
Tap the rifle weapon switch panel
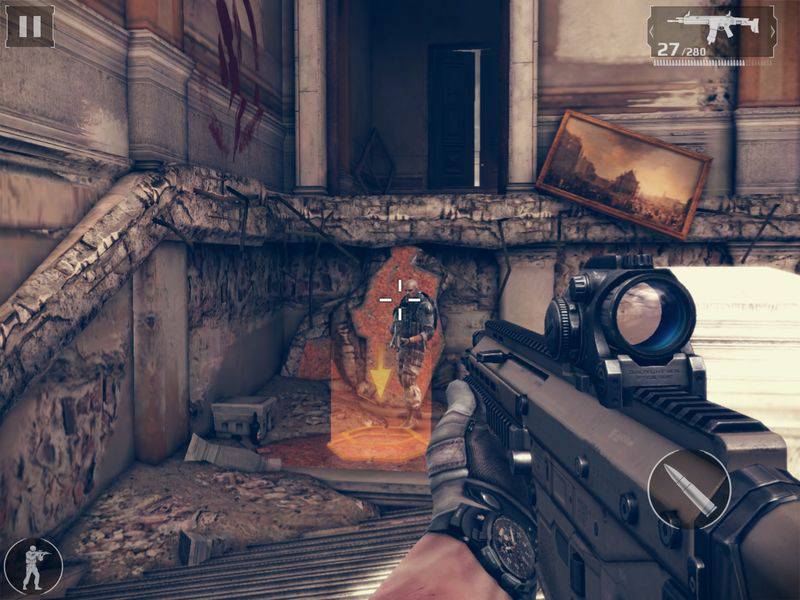(711, 32)
